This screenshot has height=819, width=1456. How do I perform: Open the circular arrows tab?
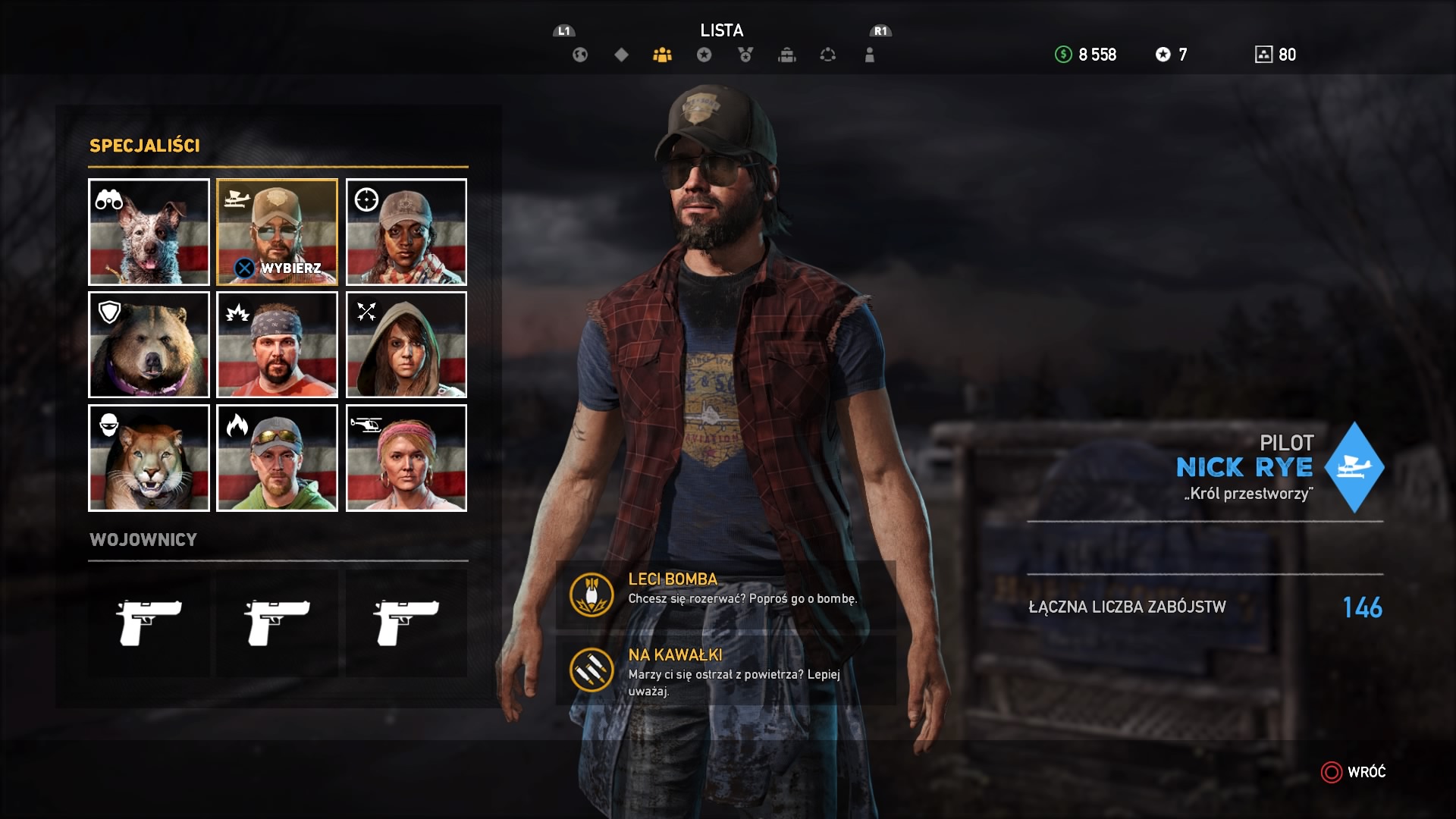tap(828, 55)
